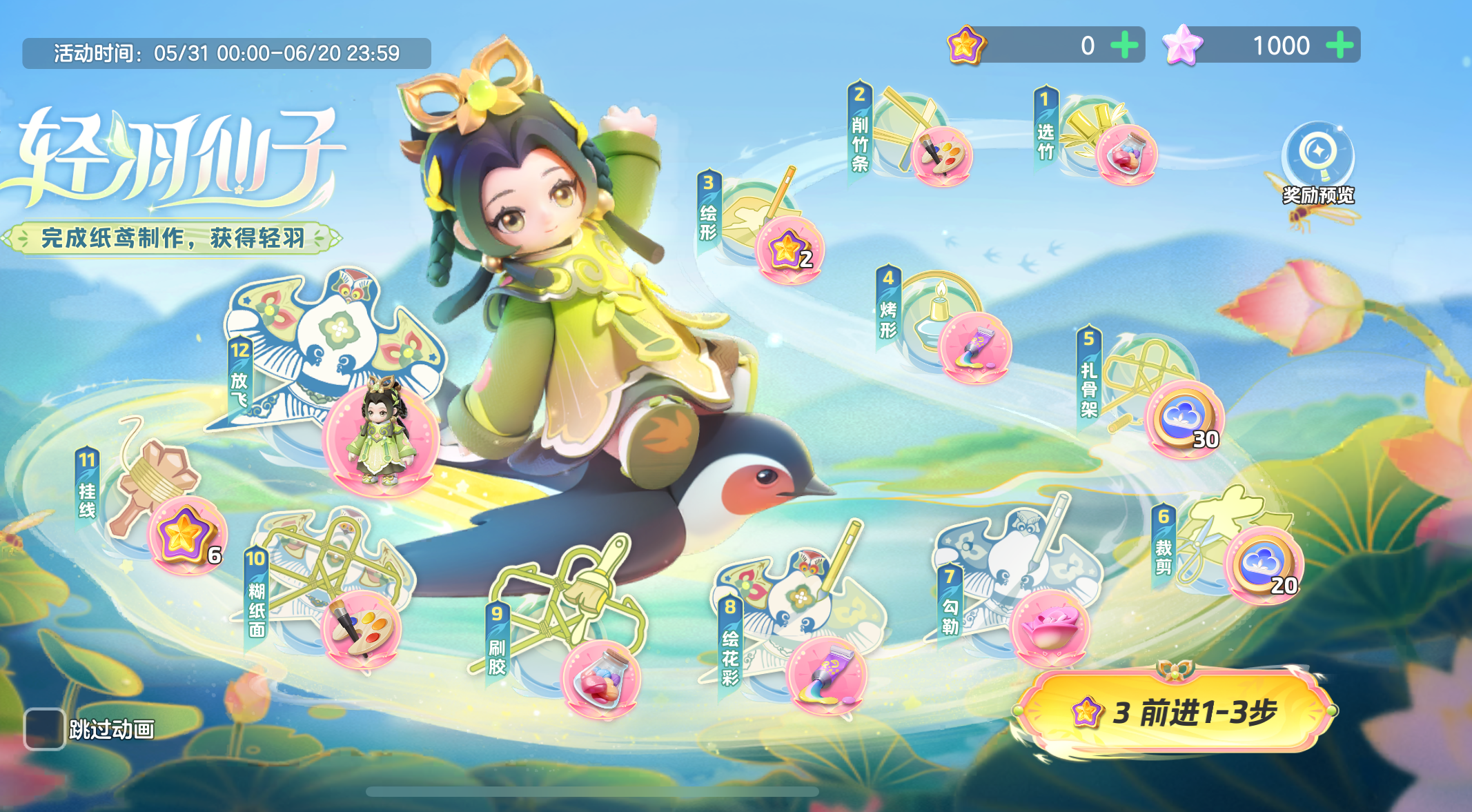Select step 12 放飞 fairy doll reward

pyautogui.click(x=380, y=437)
